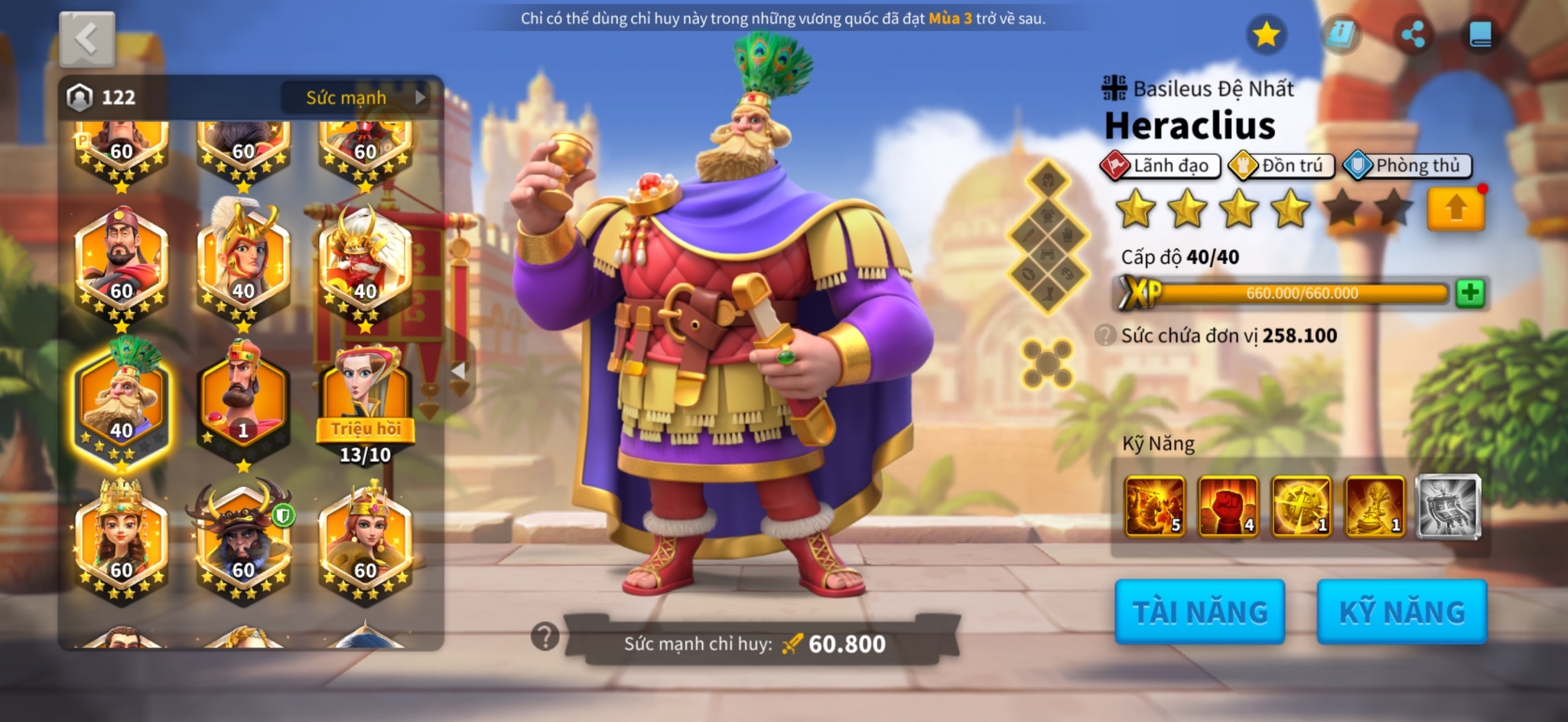View the red fist skill icon
The height and width of the screenshot is (722, 1568).
[1227, 507]
